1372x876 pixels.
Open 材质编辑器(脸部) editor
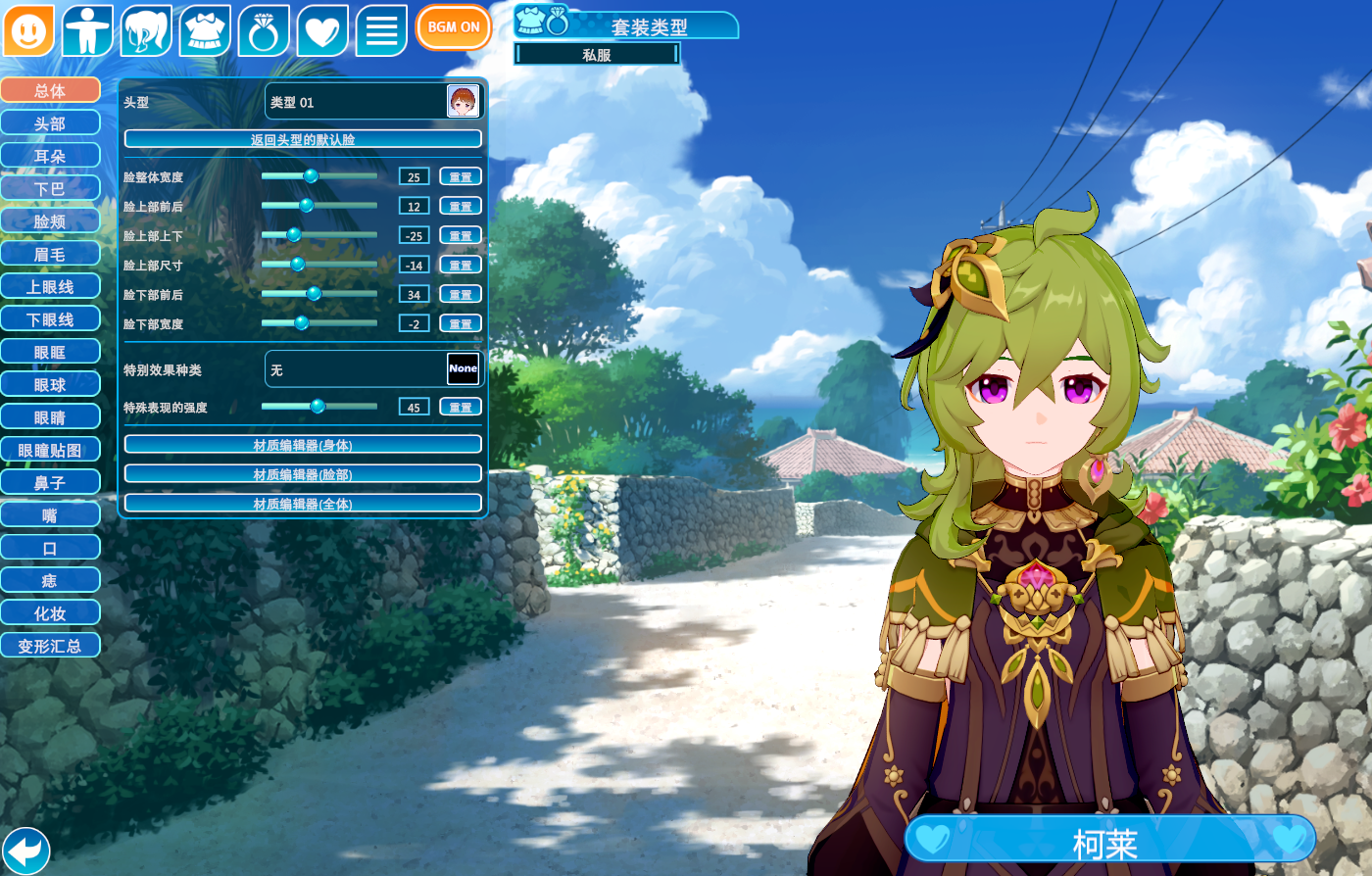303,474
